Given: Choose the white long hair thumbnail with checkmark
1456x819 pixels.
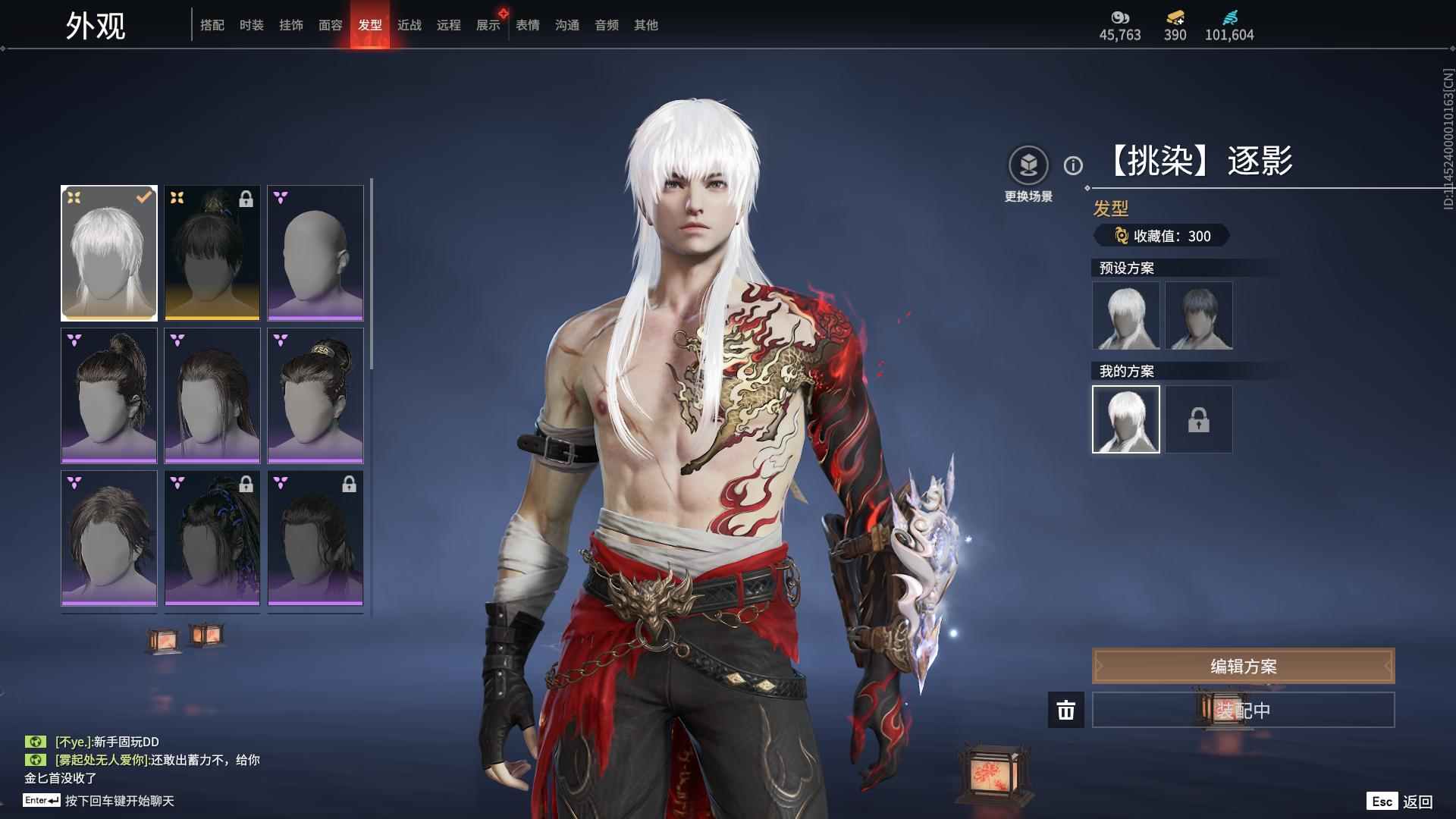Looking at the screenshot, I should 109,253.
